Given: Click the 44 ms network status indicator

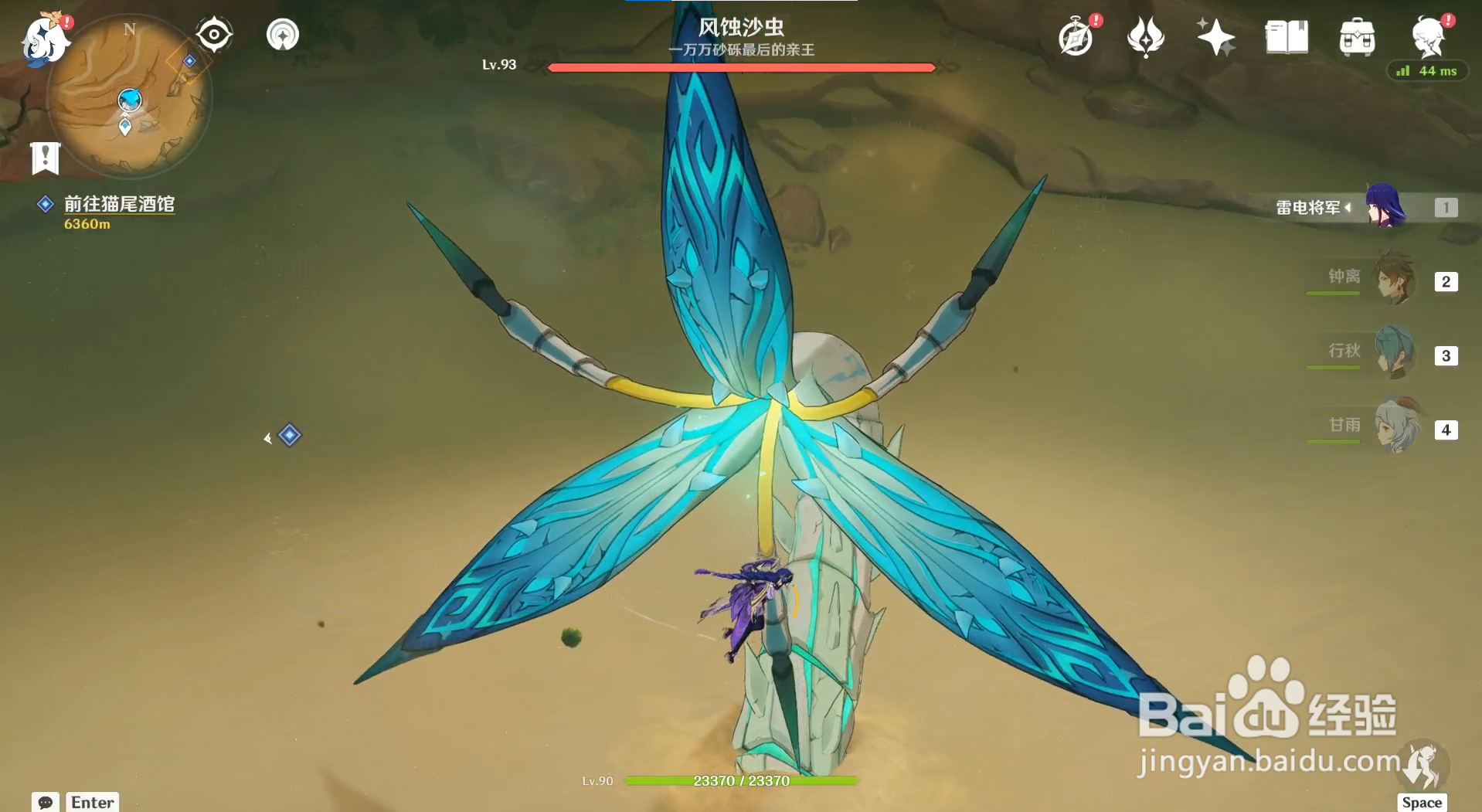Looking at the screenshot, I should click(x=1428, y=70).
